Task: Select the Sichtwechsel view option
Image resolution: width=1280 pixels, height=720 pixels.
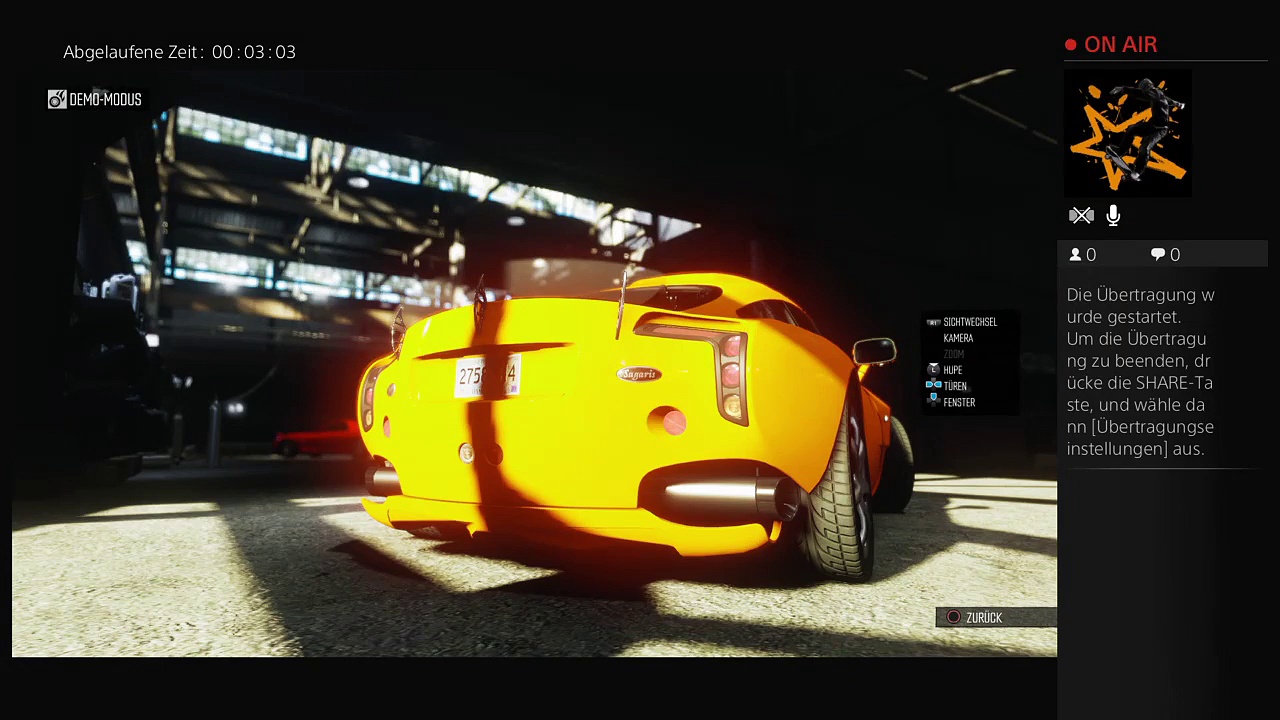Action: 969,322
